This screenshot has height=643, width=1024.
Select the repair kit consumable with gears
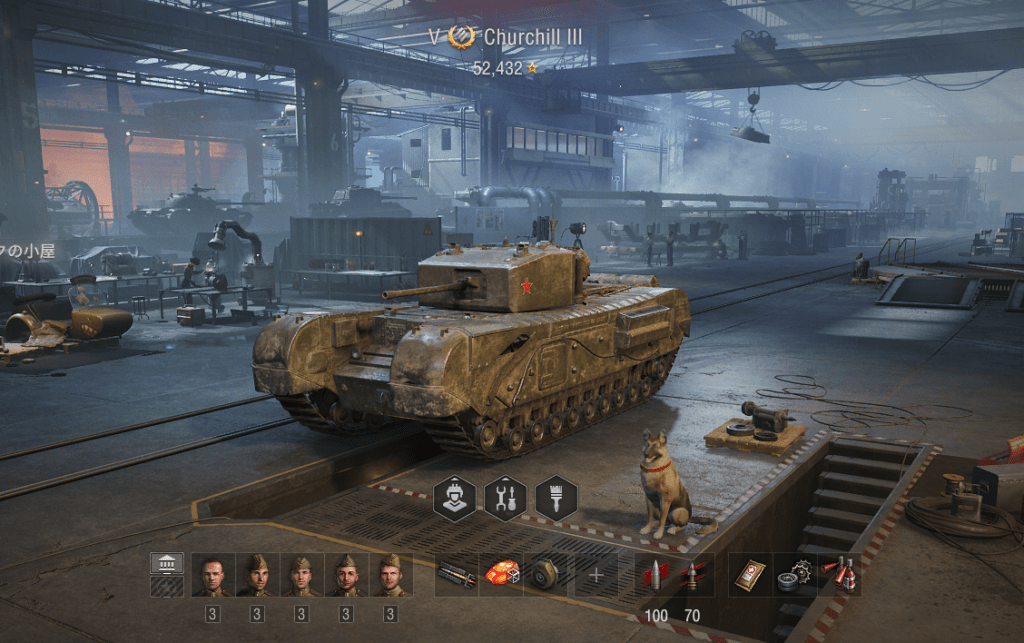coord(794,575)
